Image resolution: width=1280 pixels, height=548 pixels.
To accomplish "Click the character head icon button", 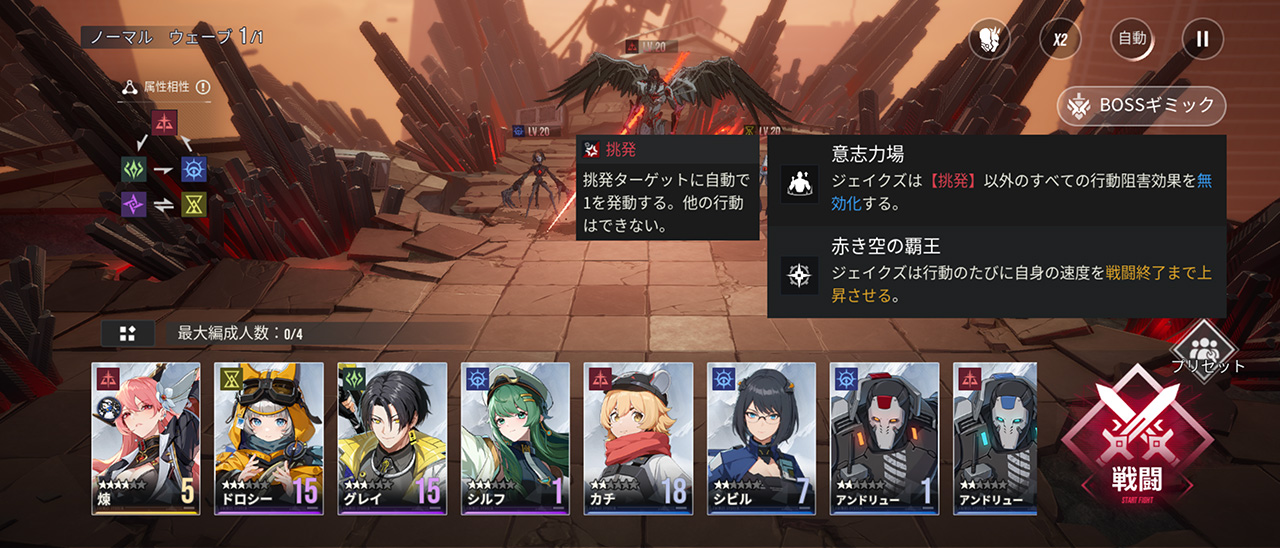I will click(x=989, y=40).
